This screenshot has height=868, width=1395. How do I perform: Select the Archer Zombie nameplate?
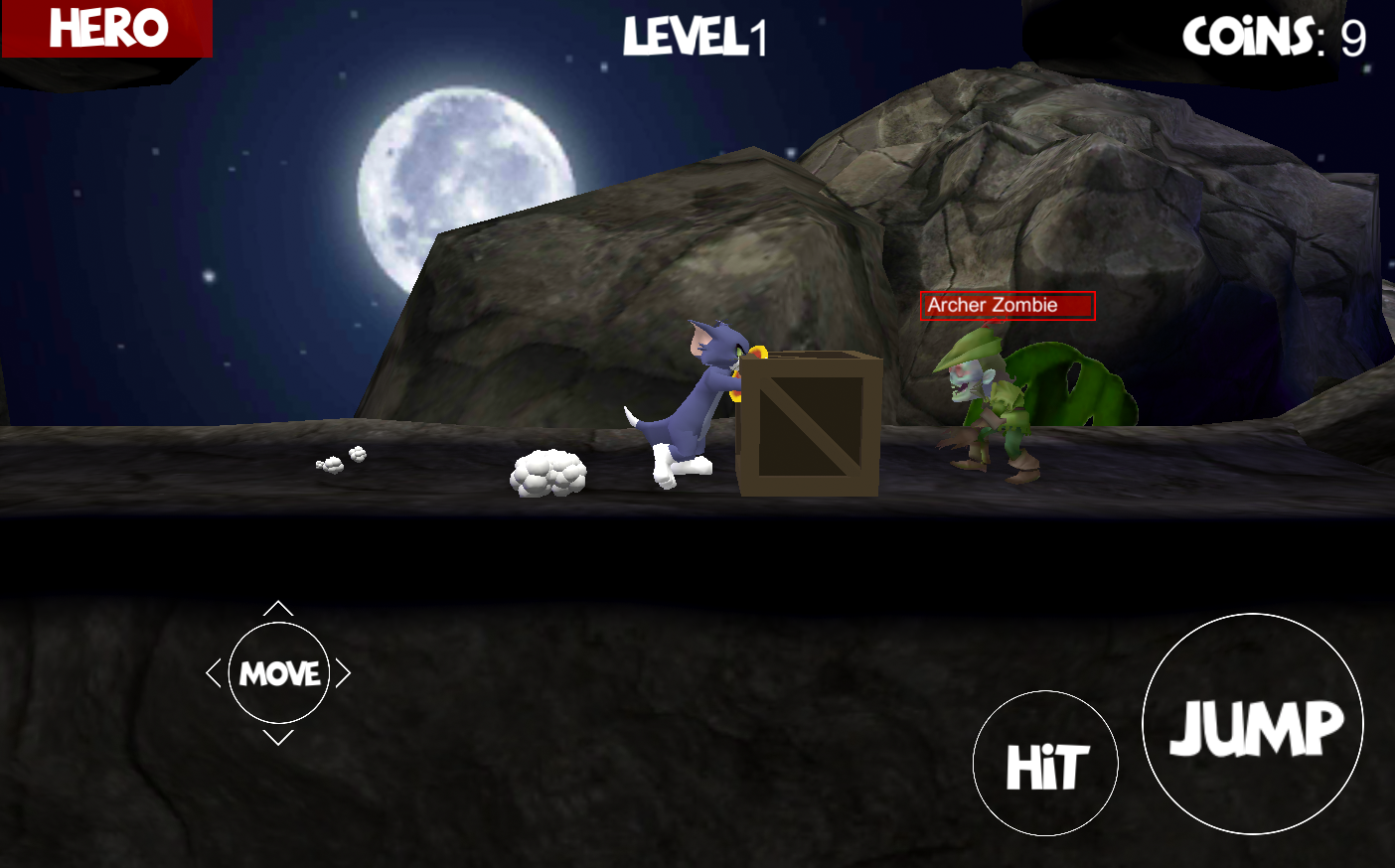(x=1007, y=306)
